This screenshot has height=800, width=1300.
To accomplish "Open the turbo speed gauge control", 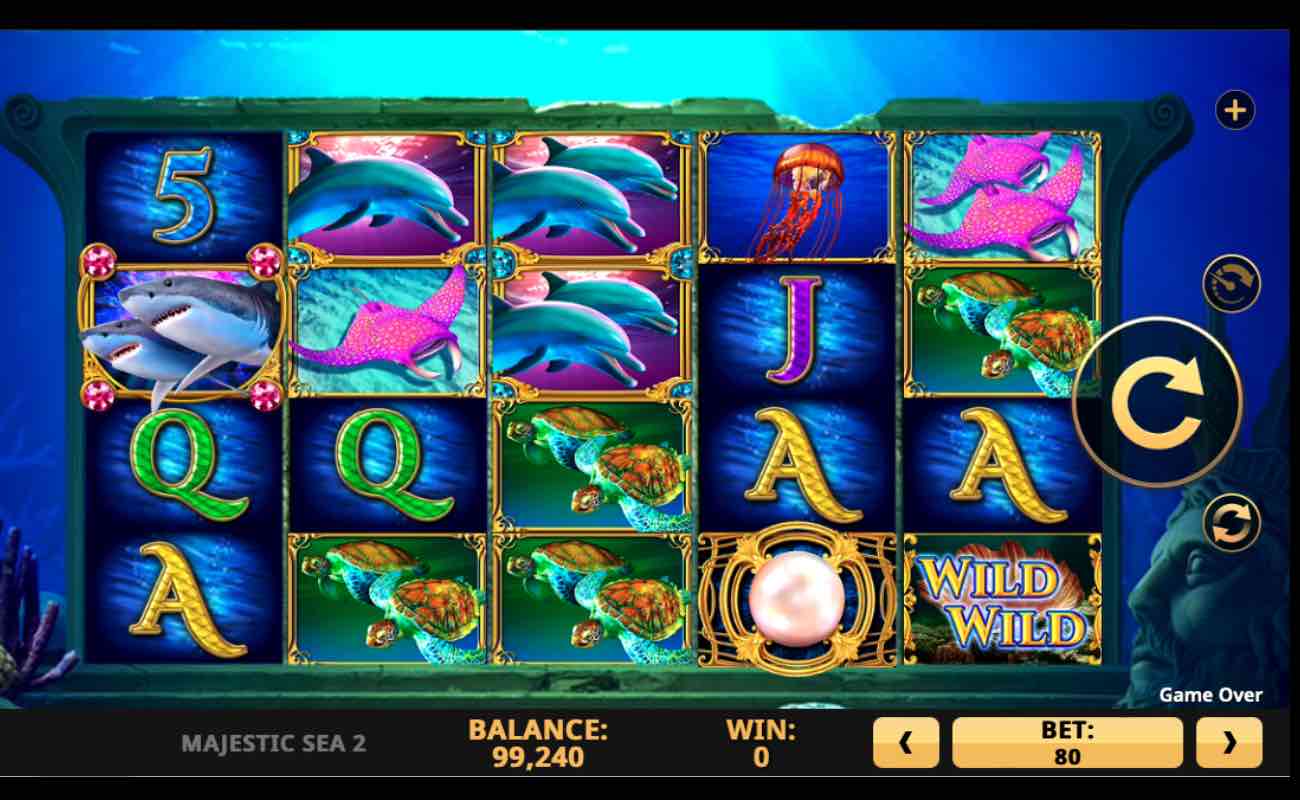I will point(1231,284).
